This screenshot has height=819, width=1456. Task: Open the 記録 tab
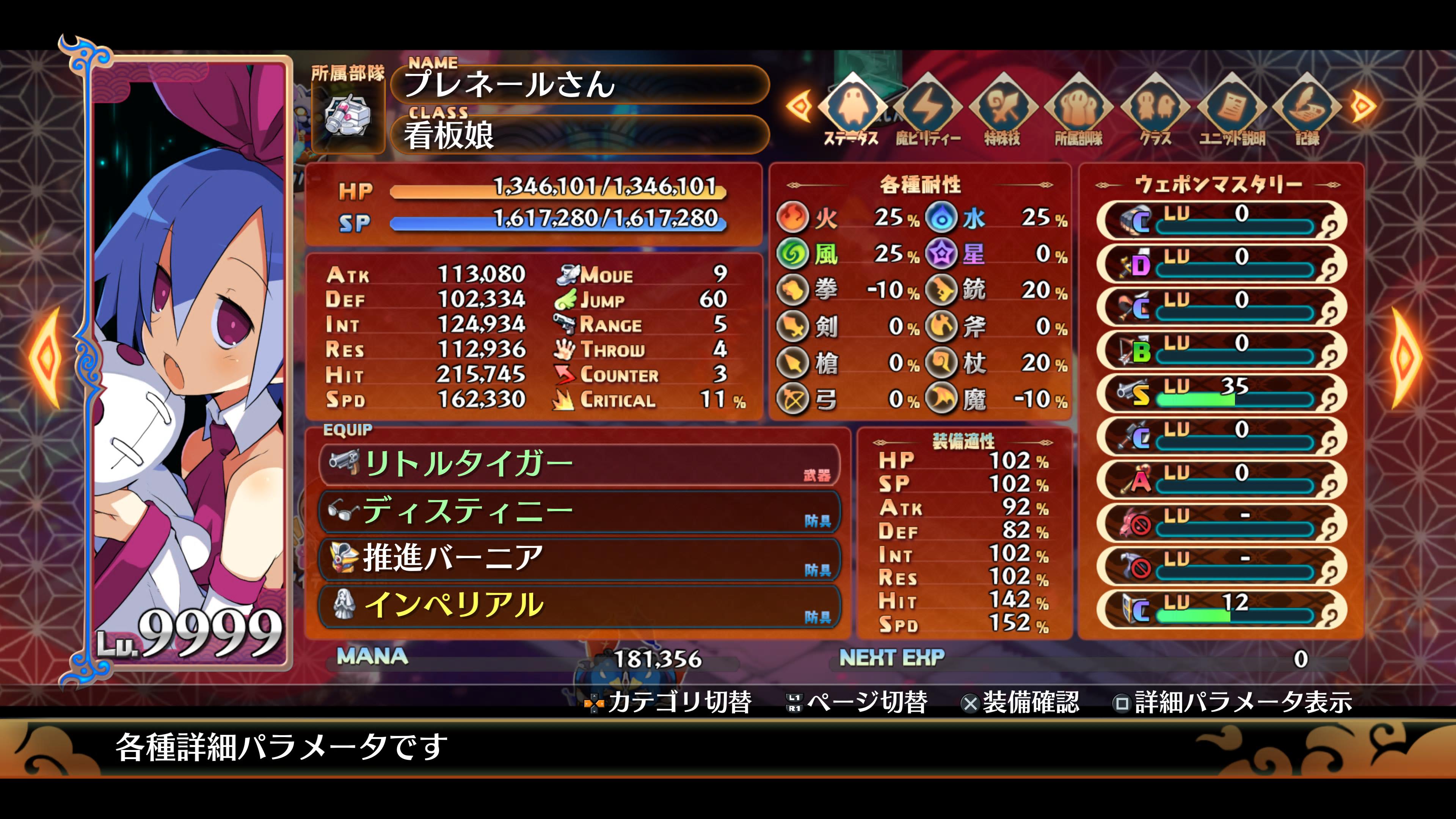pos(1307,107)
